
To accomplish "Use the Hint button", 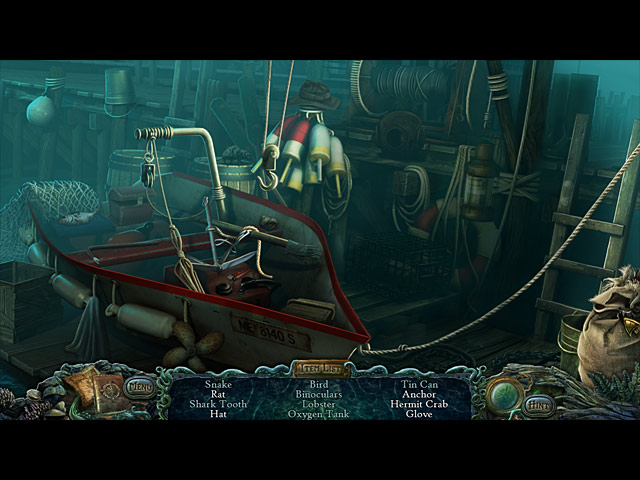I will pos(539,405).
